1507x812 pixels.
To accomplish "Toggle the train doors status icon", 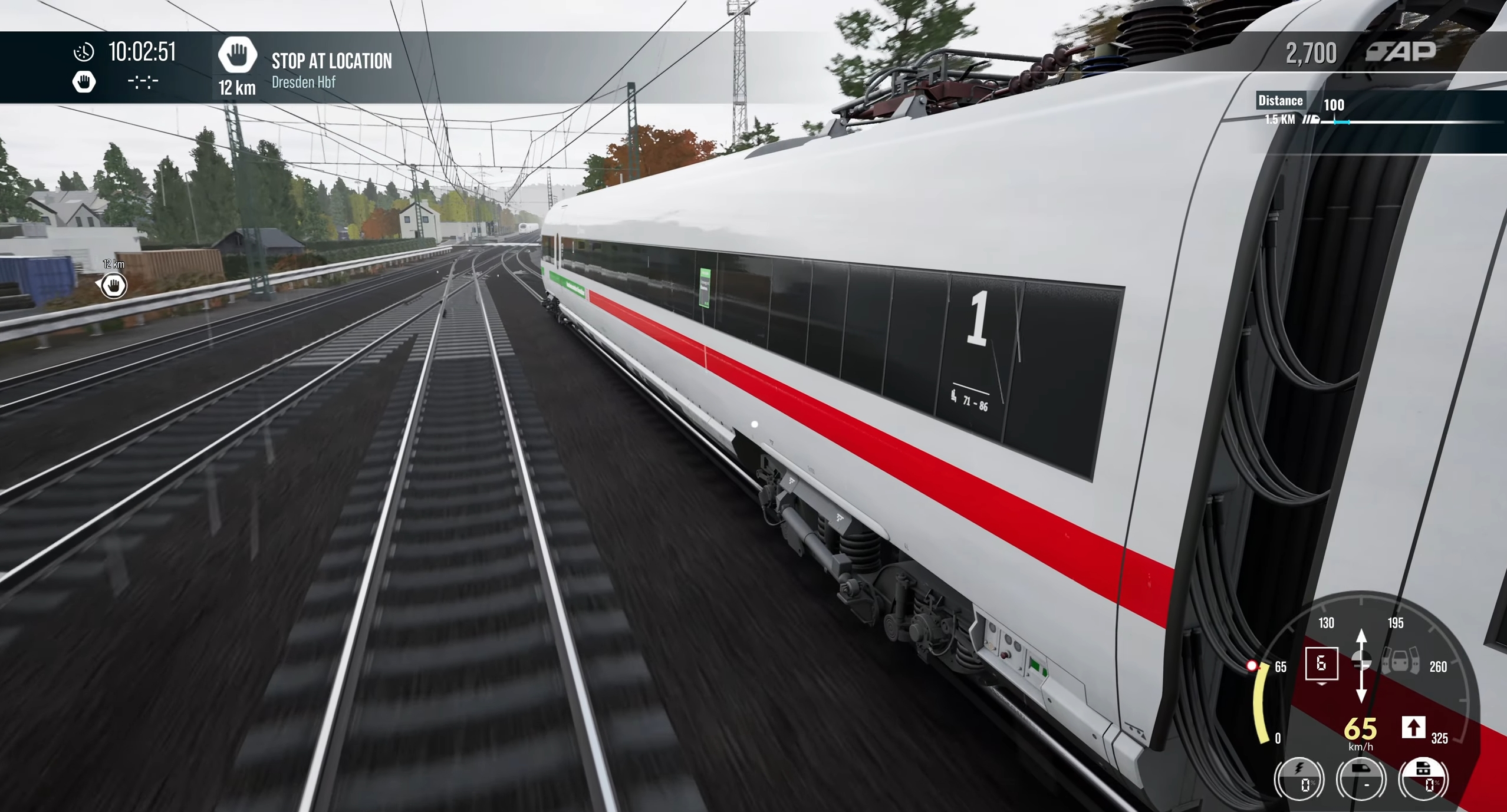I will point(1400,662).
